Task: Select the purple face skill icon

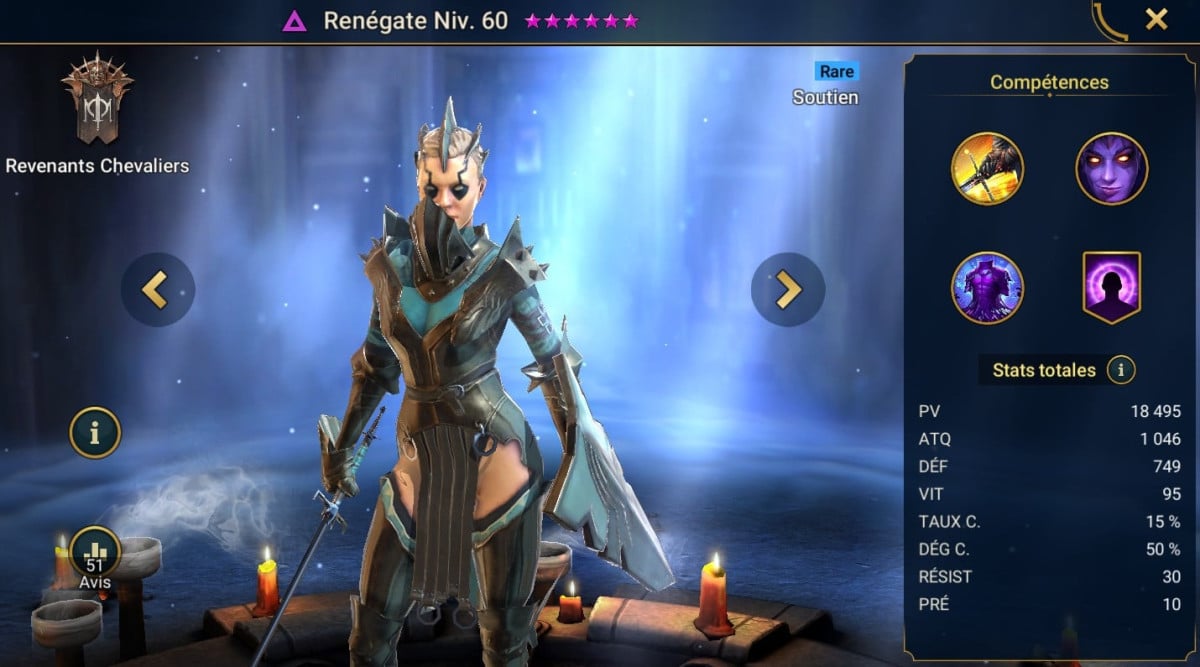Action: 1111,168
